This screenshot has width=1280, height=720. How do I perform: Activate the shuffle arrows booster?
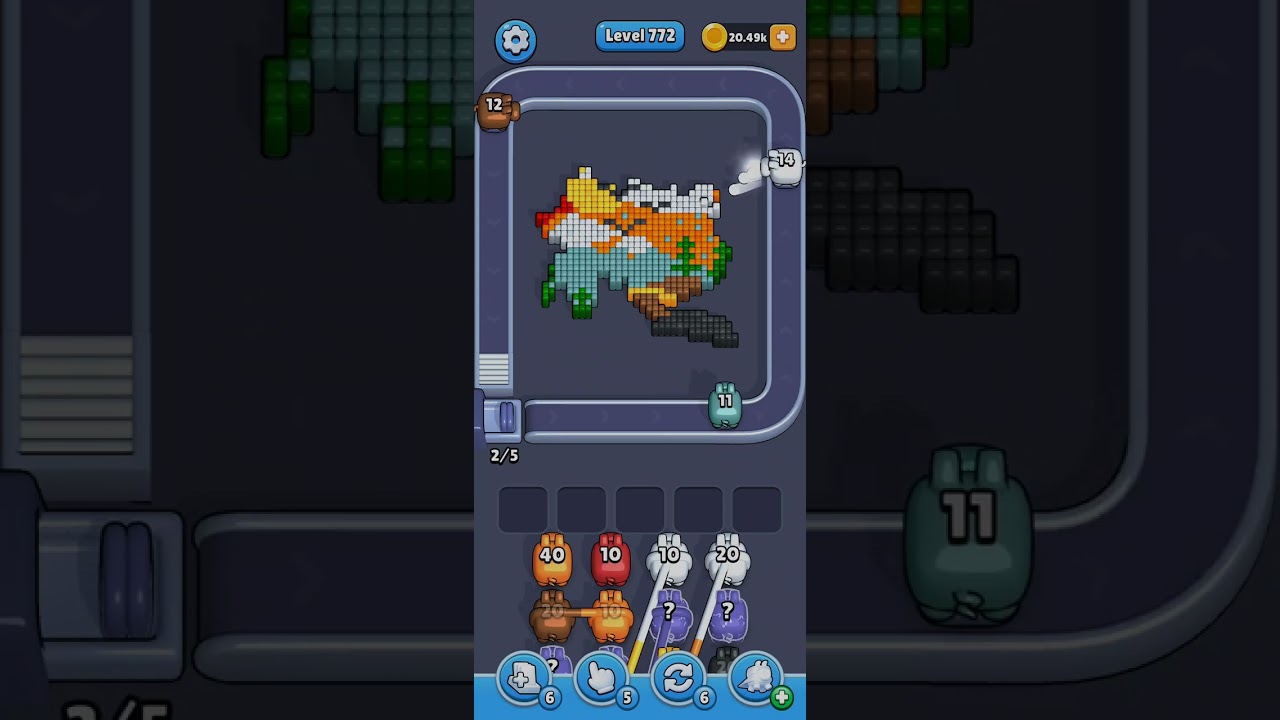tap(678, 680)
